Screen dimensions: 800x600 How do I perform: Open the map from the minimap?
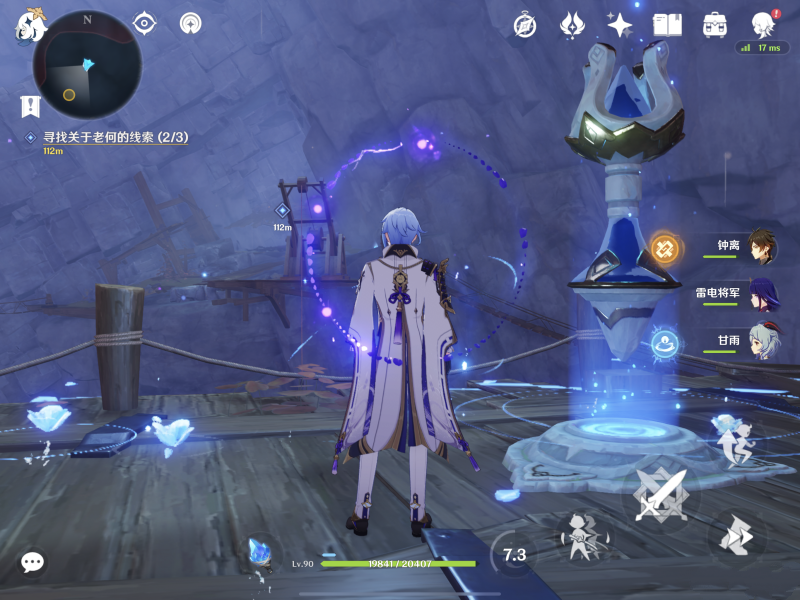[85, 64]
